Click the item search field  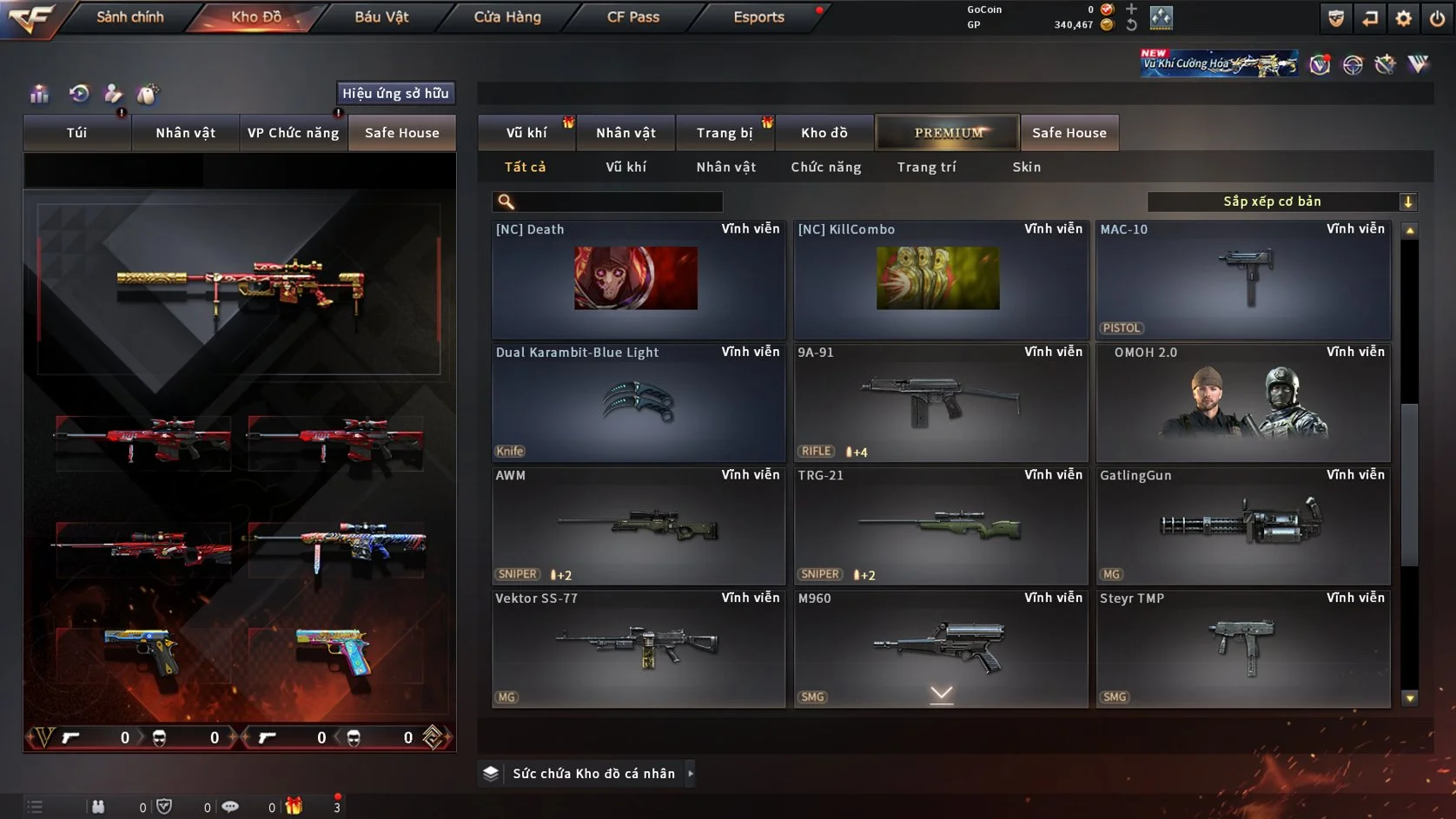pos(617,202)
